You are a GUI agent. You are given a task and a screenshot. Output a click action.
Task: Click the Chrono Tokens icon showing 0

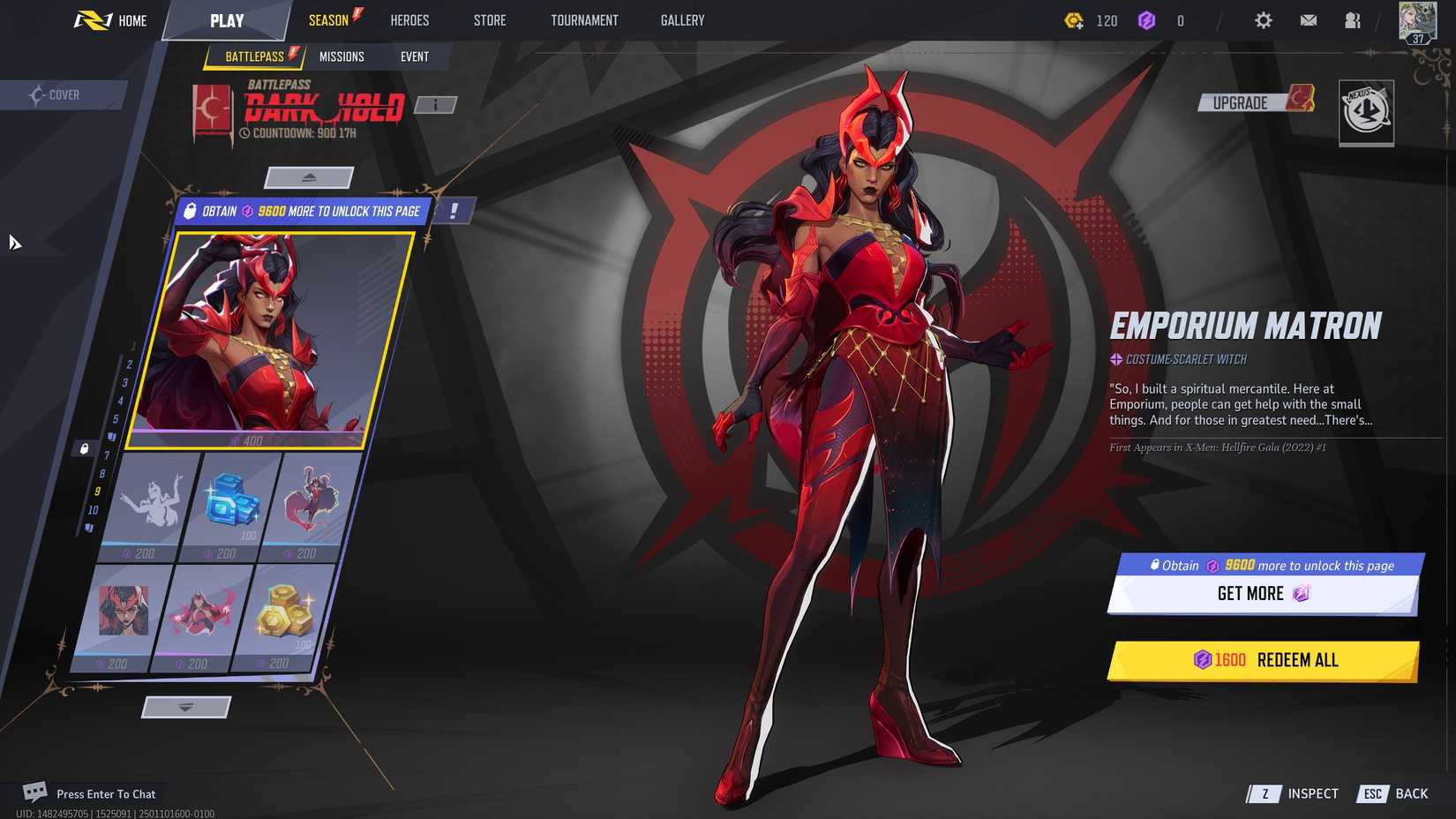click(1148, 20)
